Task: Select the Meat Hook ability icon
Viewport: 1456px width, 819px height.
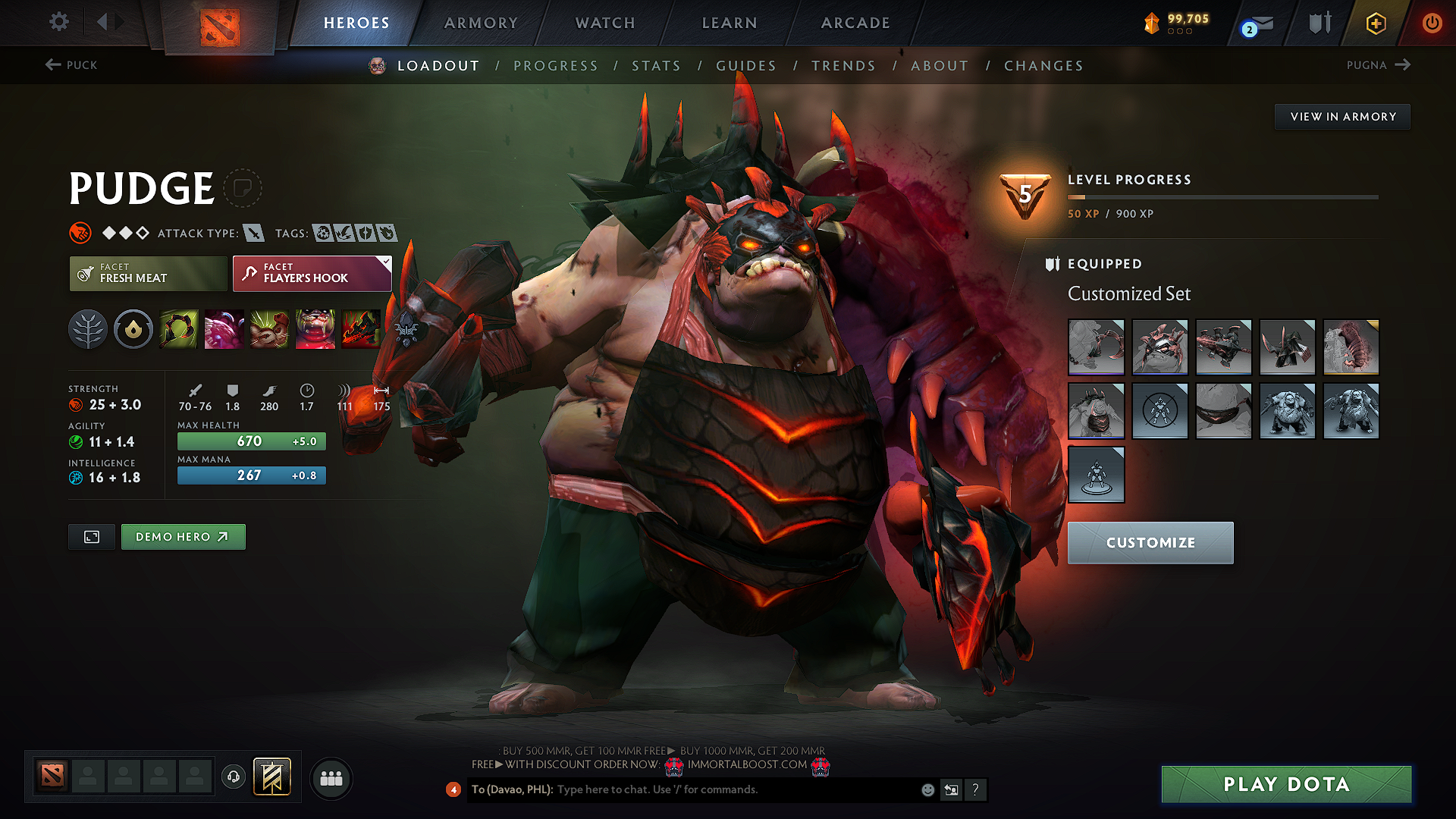Action: point(178,329)
